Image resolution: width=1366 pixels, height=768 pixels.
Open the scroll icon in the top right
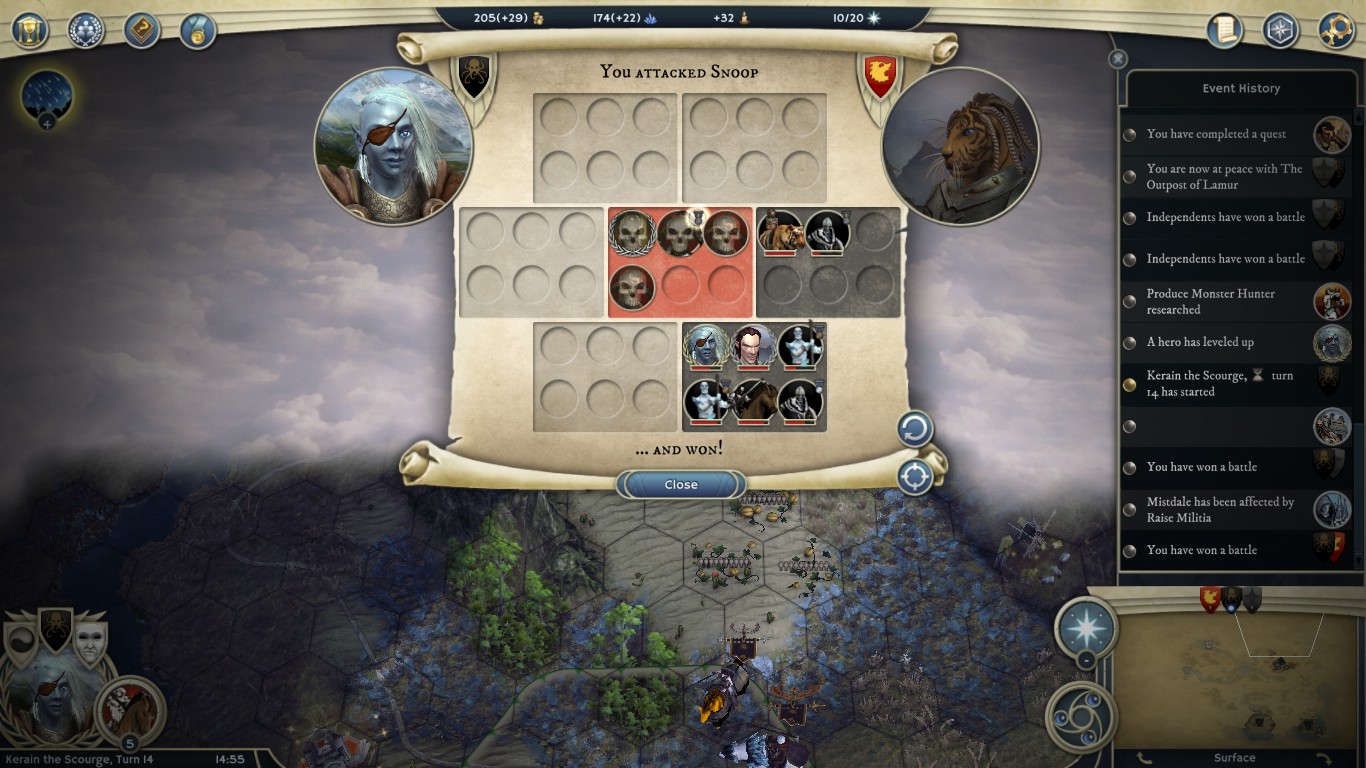point(1224,30)
